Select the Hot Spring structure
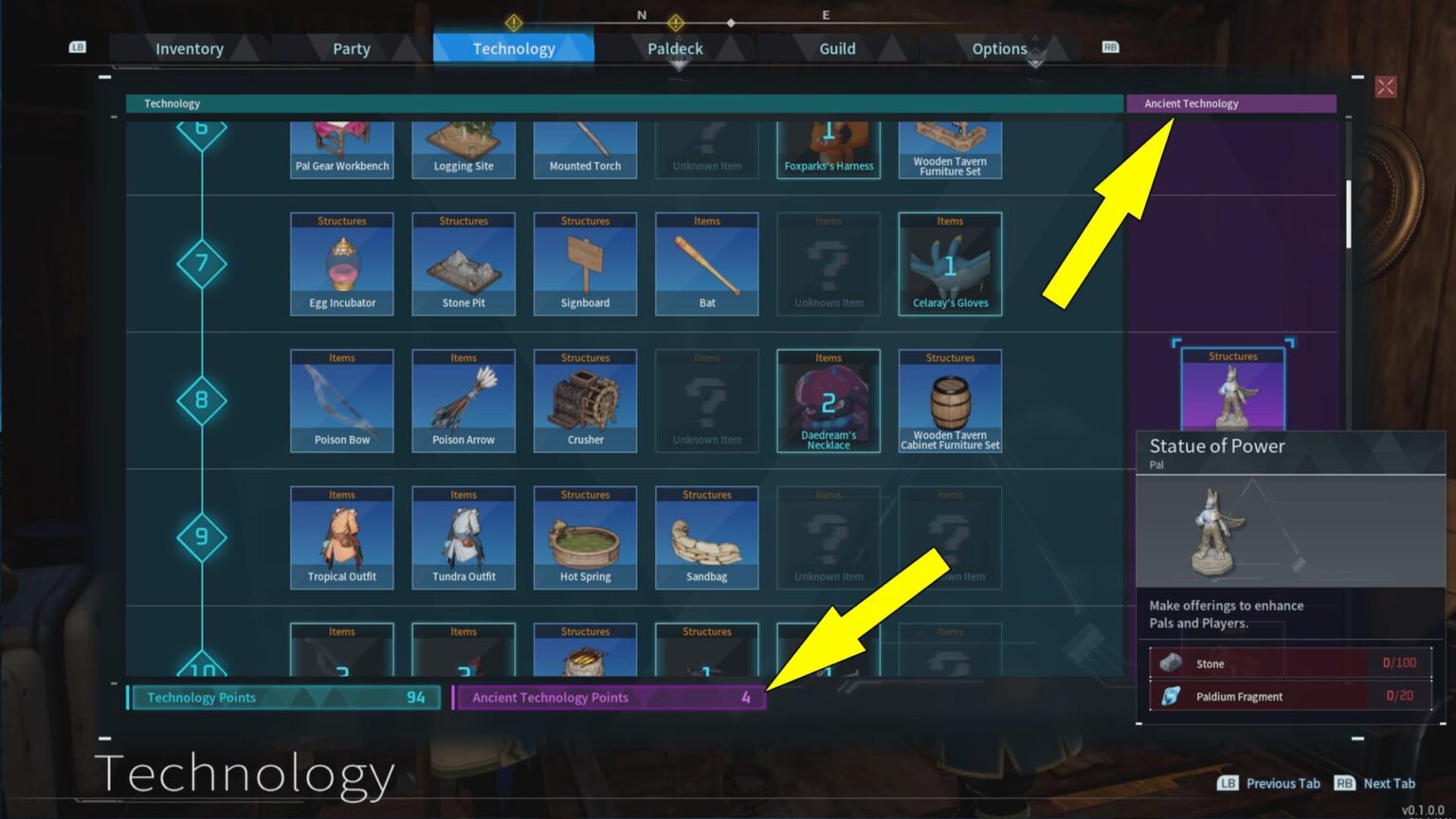 [x=585, y=537]
